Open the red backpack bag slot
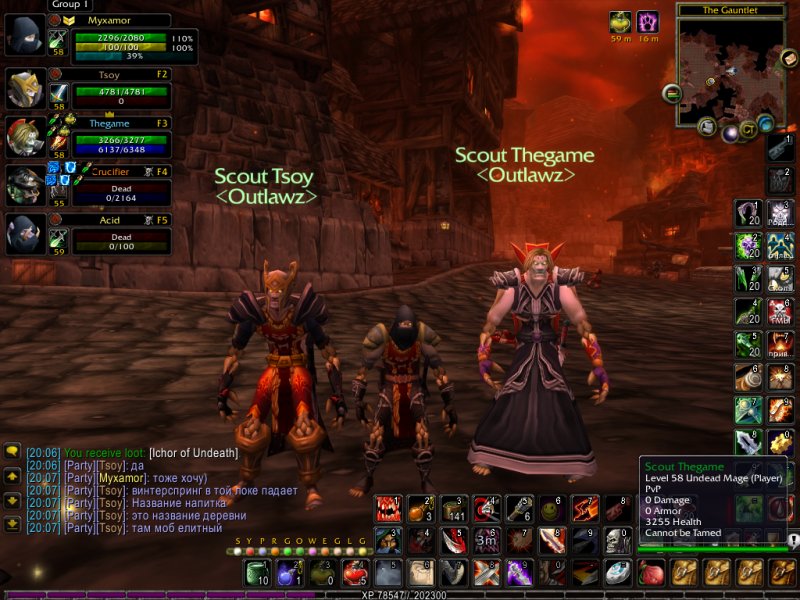The image size is (800, 600). tap(651, 572)
